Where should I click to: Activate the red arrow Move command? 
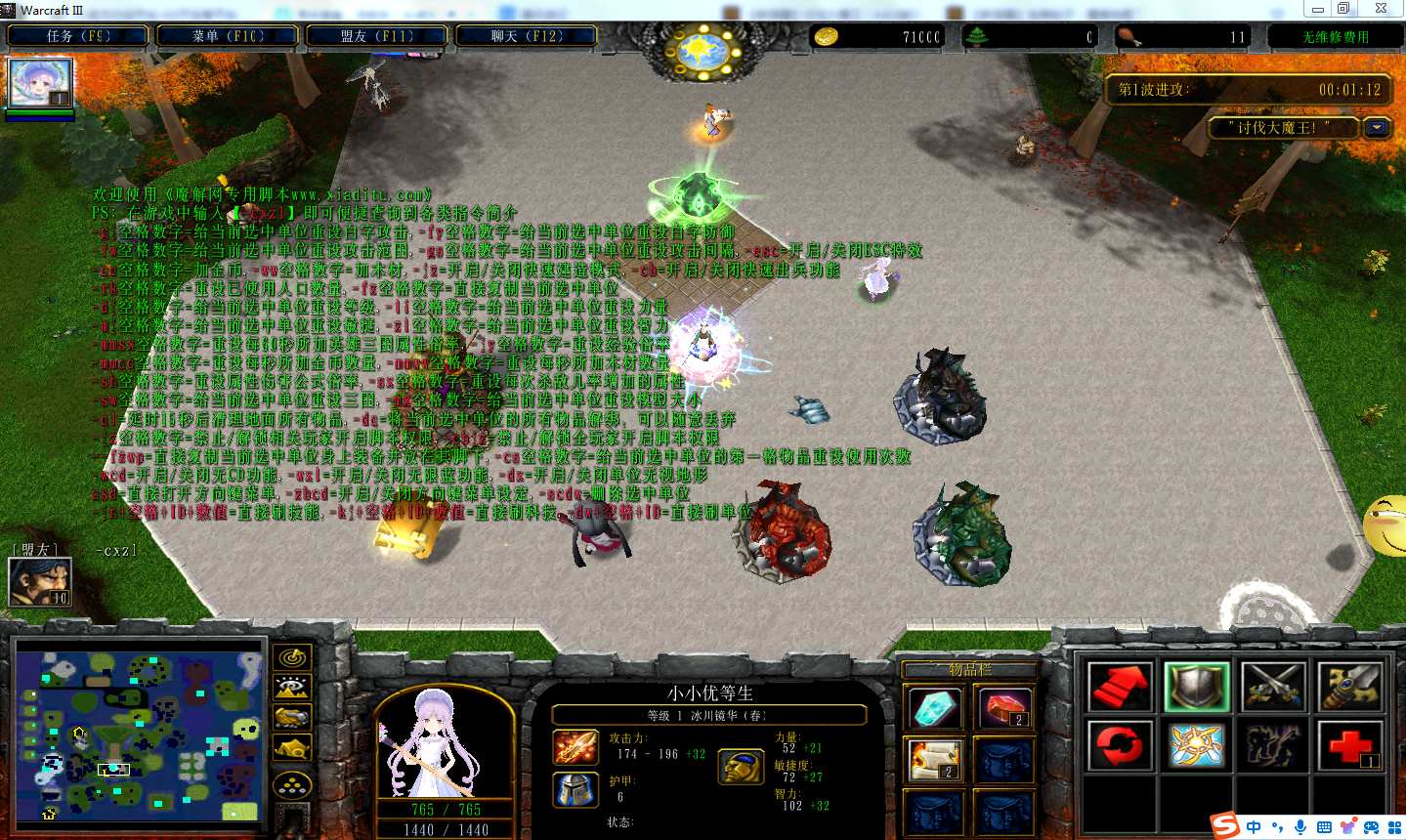(1120, 687)
